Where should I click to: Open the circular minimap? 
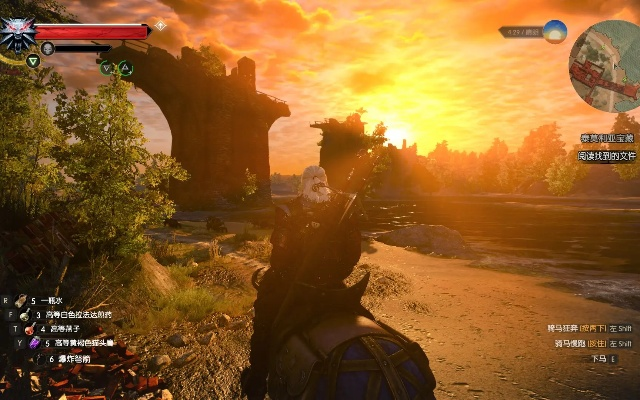(604, 65)
